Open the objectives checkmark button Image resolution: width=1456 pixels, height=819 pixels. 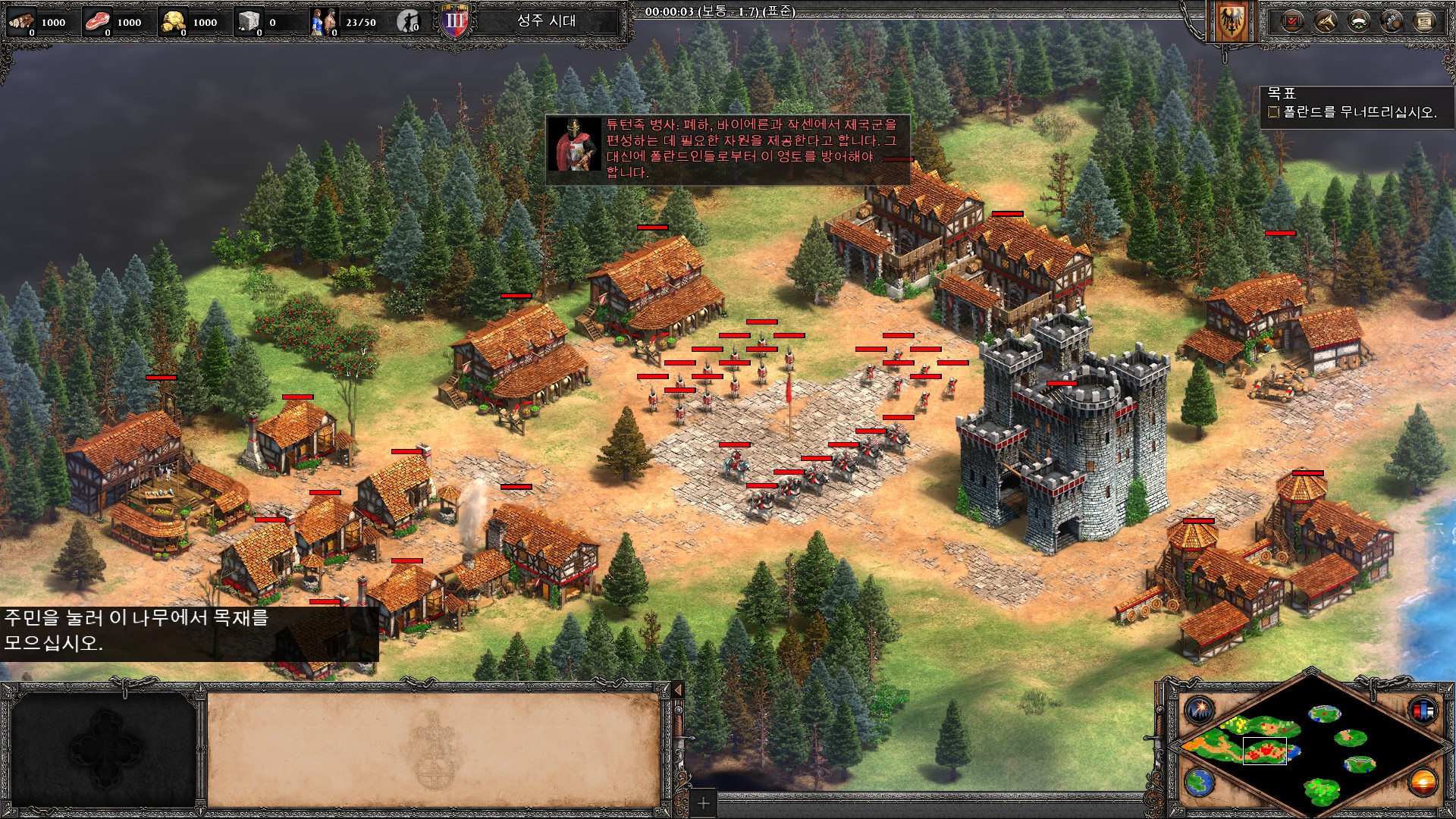pos(1291,21)
